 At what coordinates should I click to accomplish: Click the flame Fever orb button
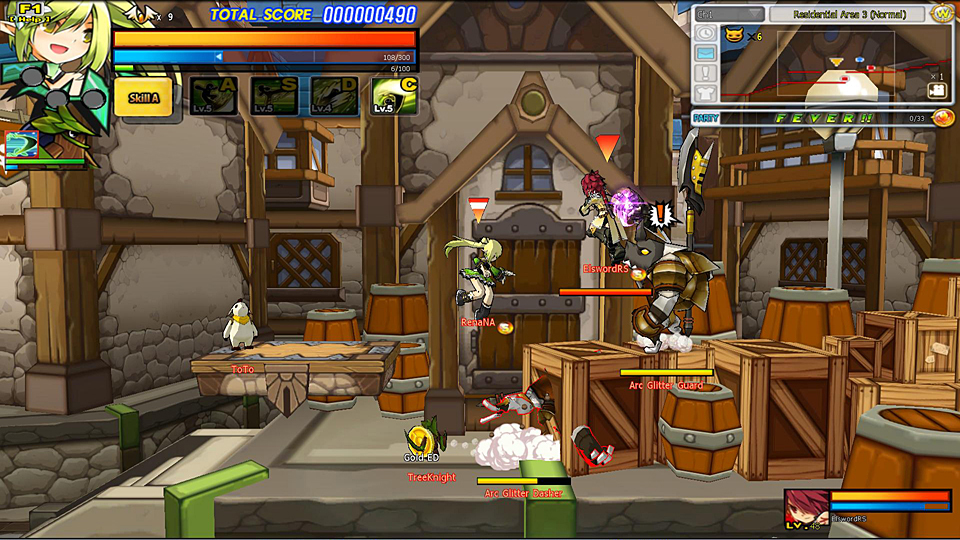[x=942, y=118]
